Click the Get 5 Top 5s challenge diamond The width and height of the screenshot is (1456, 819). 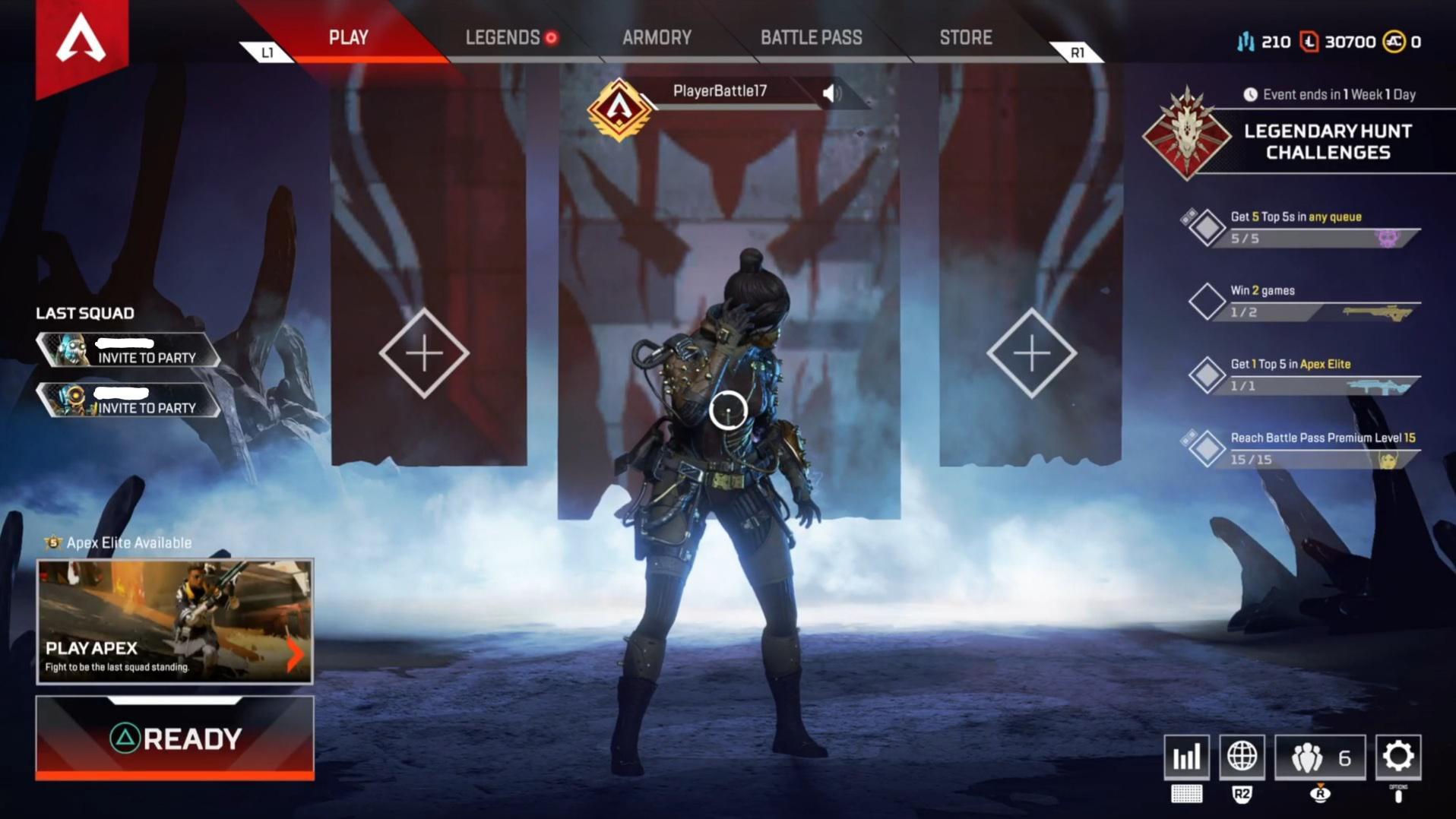(1207, 226)
